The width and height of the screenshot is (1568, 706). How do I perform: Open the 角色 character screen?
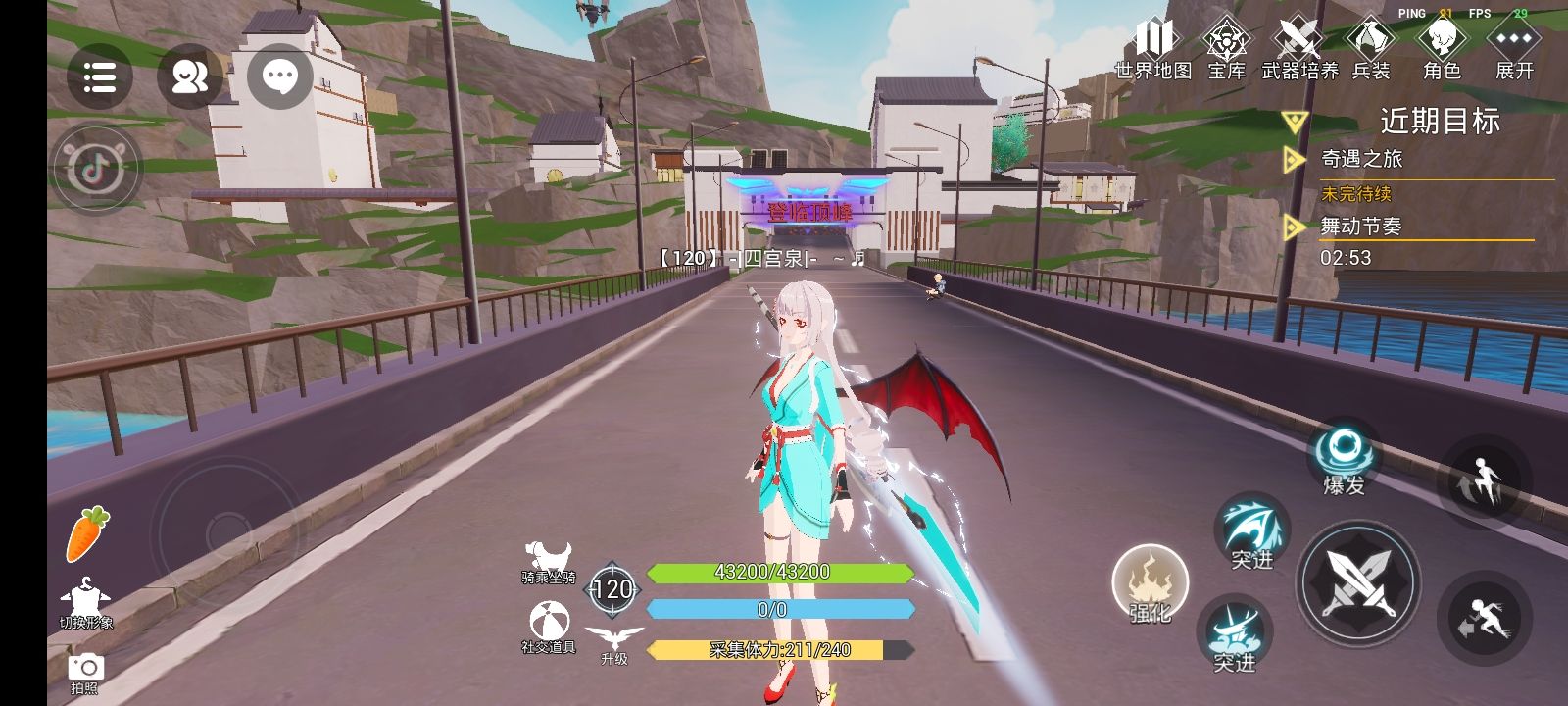click(x=1442, y=49)
